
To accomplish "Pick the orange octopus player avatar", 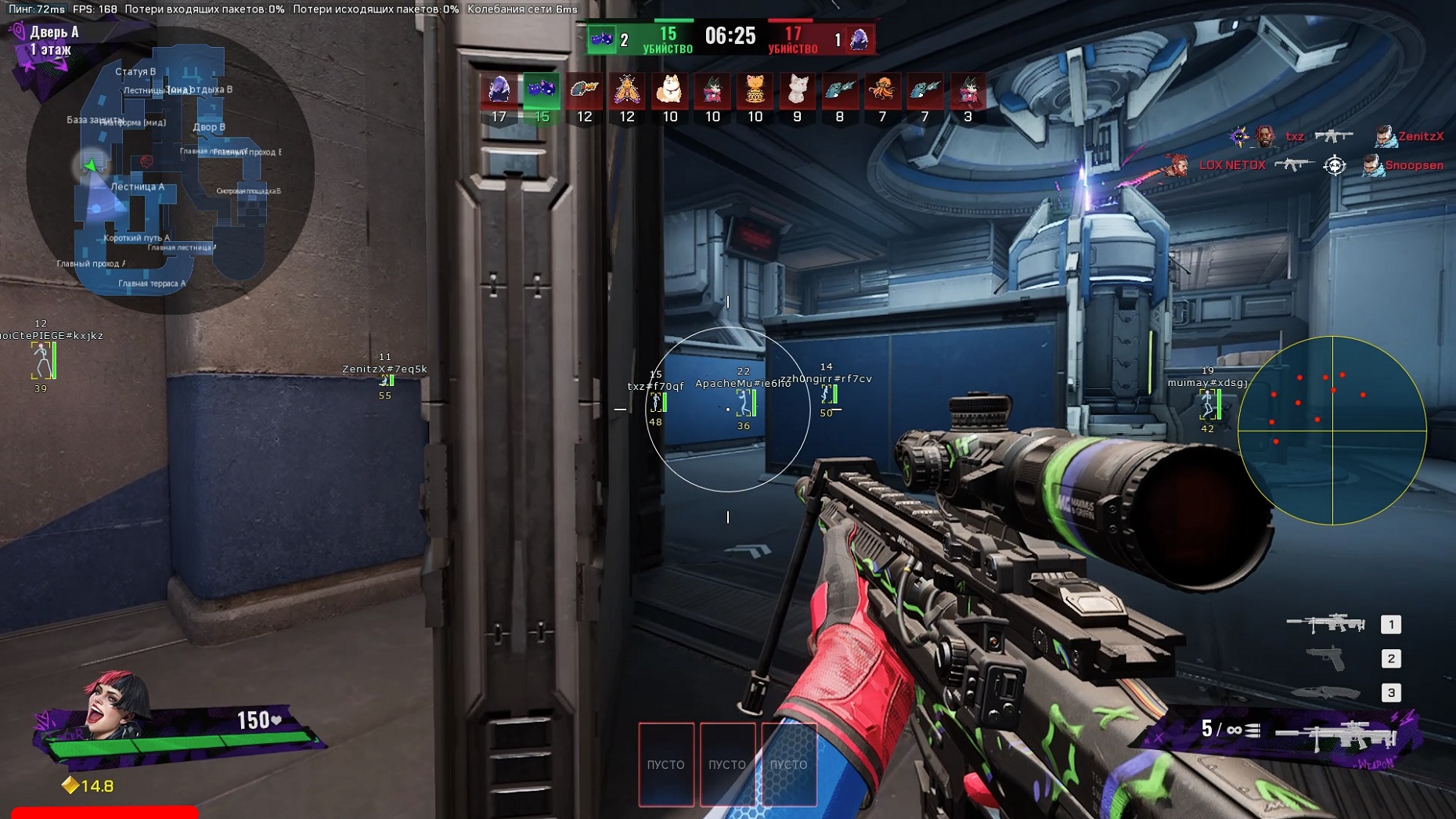I will click(x=882, y=90).
